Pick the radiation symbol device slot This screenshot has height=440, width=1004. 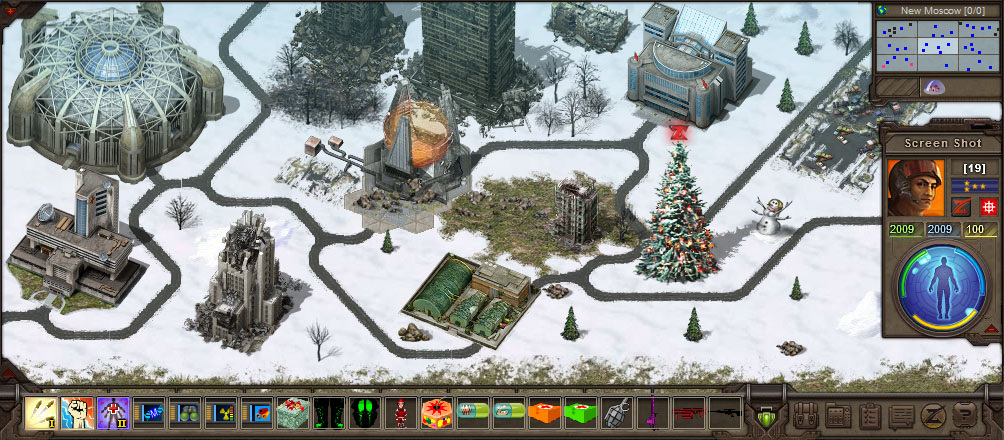pyautogui.click(x=219, y=412)
